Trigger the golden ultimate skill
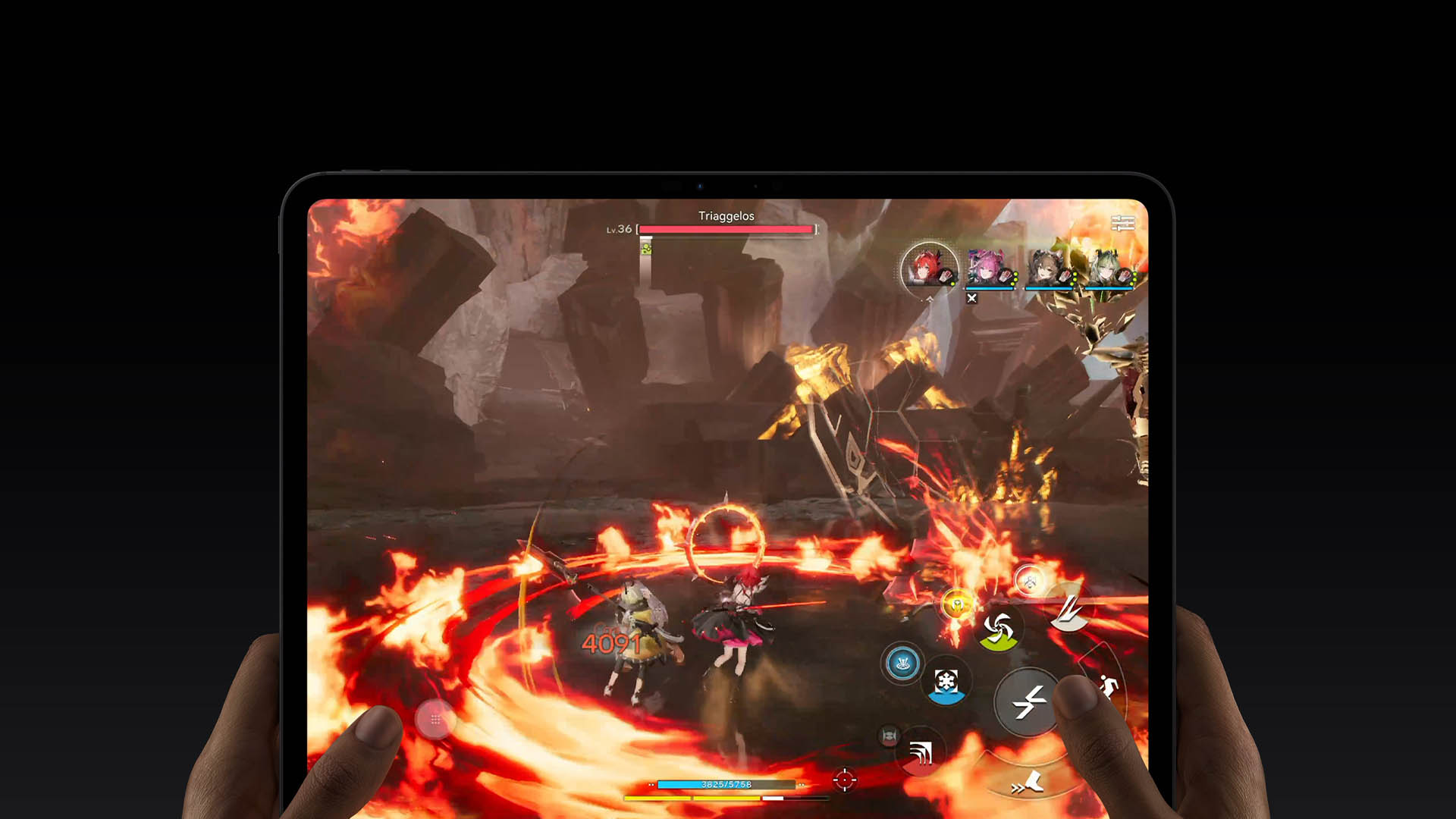This screenshot has height=819, width=1456. pyautogui.click(x=957, y=604)
